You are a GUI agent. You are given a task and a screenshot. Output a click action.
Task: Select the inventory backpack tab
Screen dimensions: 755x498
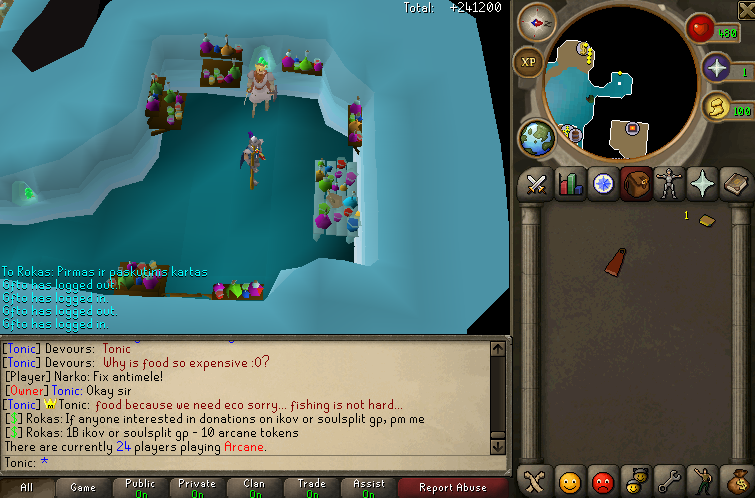coord(636,184)
